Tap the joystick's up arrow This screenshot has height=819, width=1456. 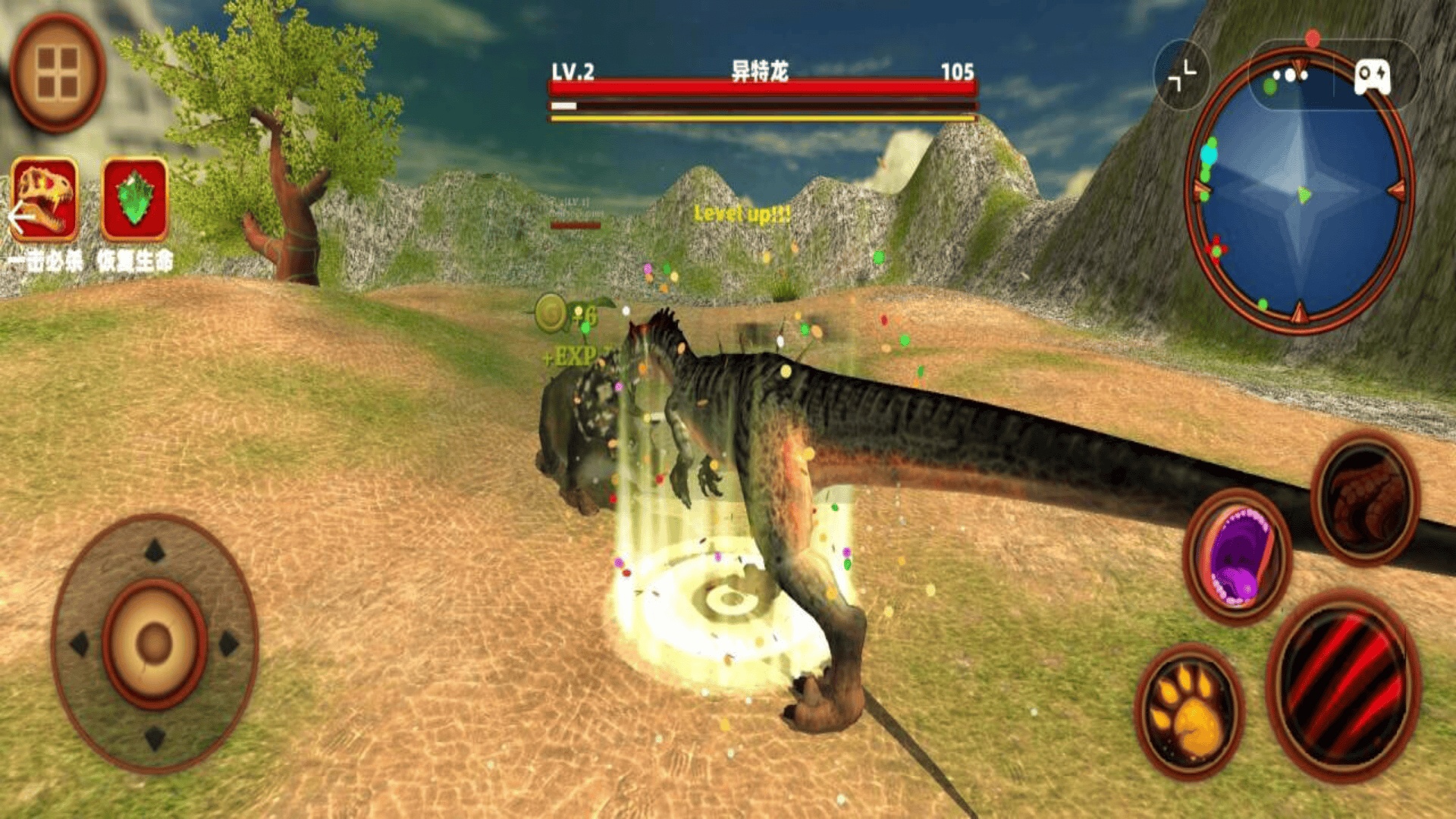coord(155,551)
